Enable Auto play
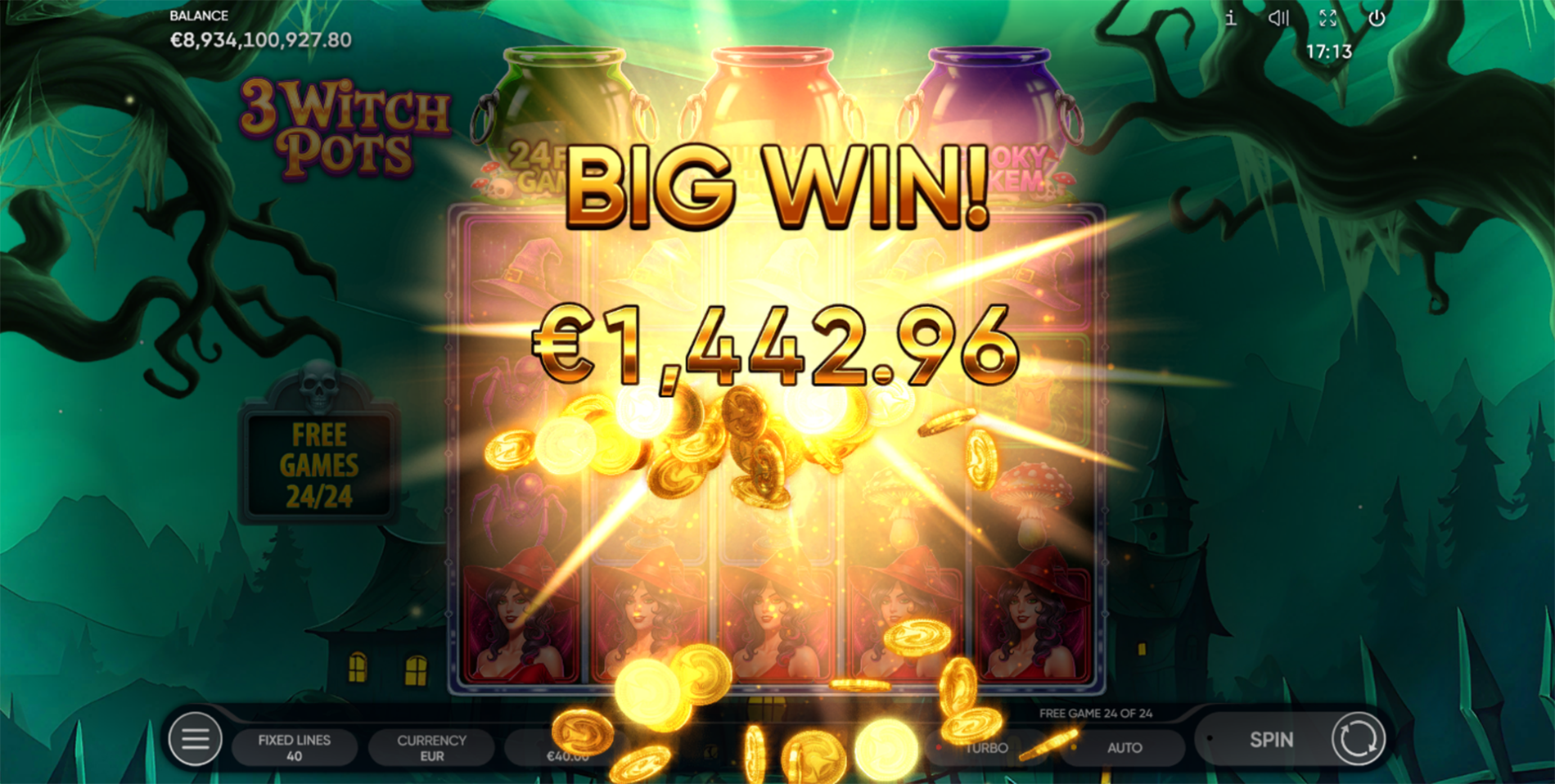 [1125, 747]
